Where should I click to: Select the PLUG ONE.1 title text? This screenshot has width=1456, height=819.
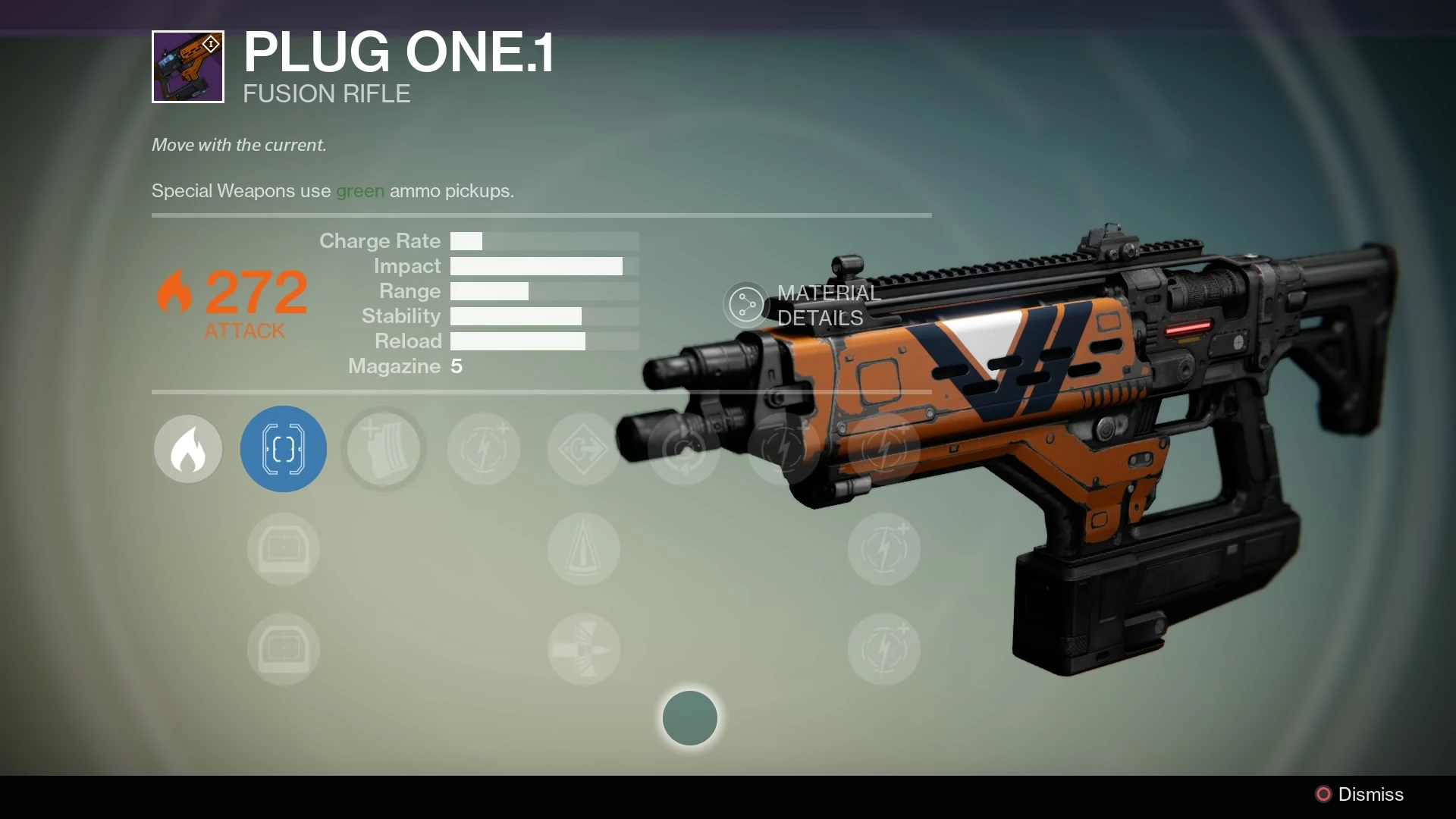(398, 53)
